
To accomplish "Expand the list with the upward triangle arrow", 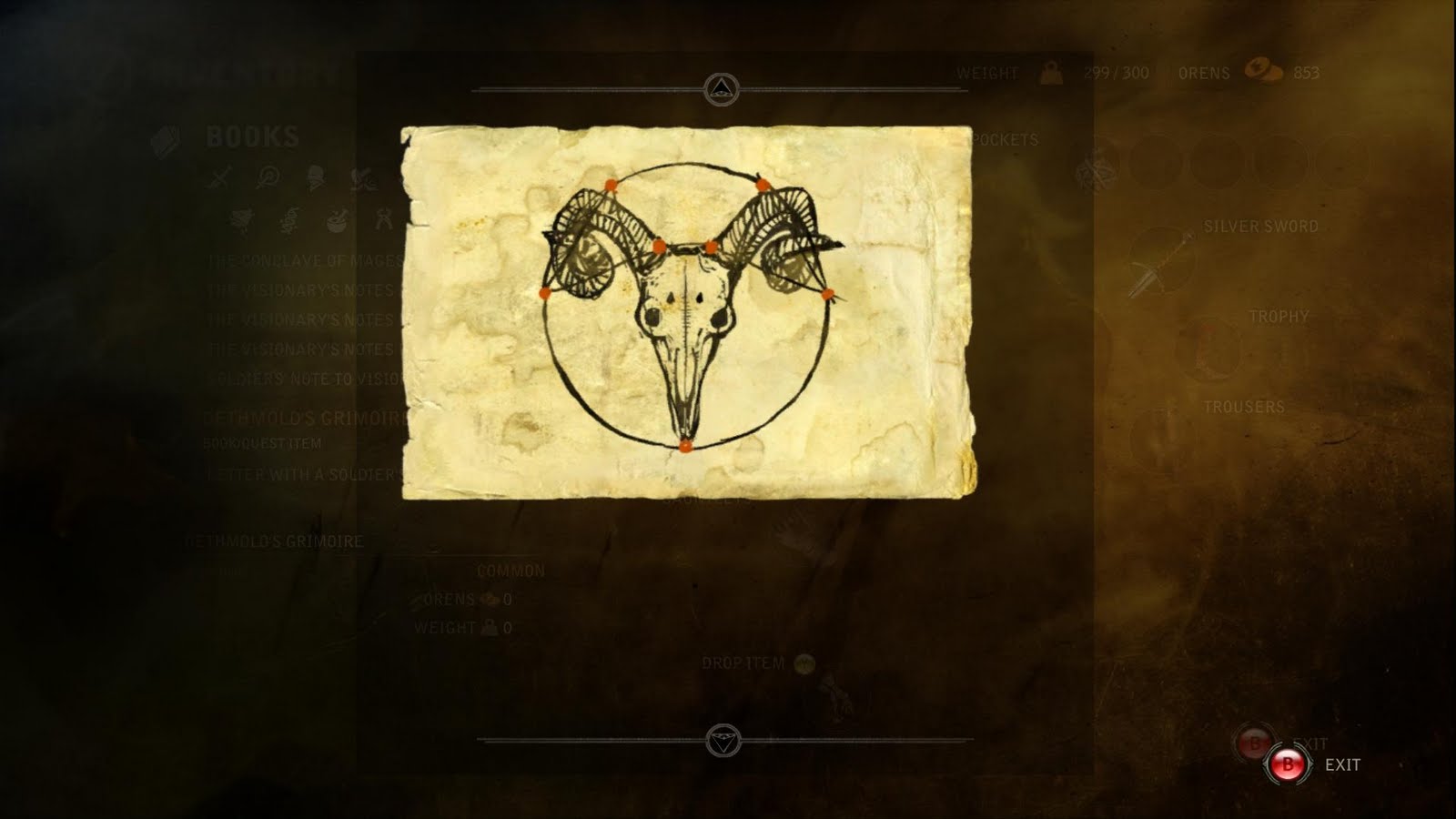I will point(723,86).
